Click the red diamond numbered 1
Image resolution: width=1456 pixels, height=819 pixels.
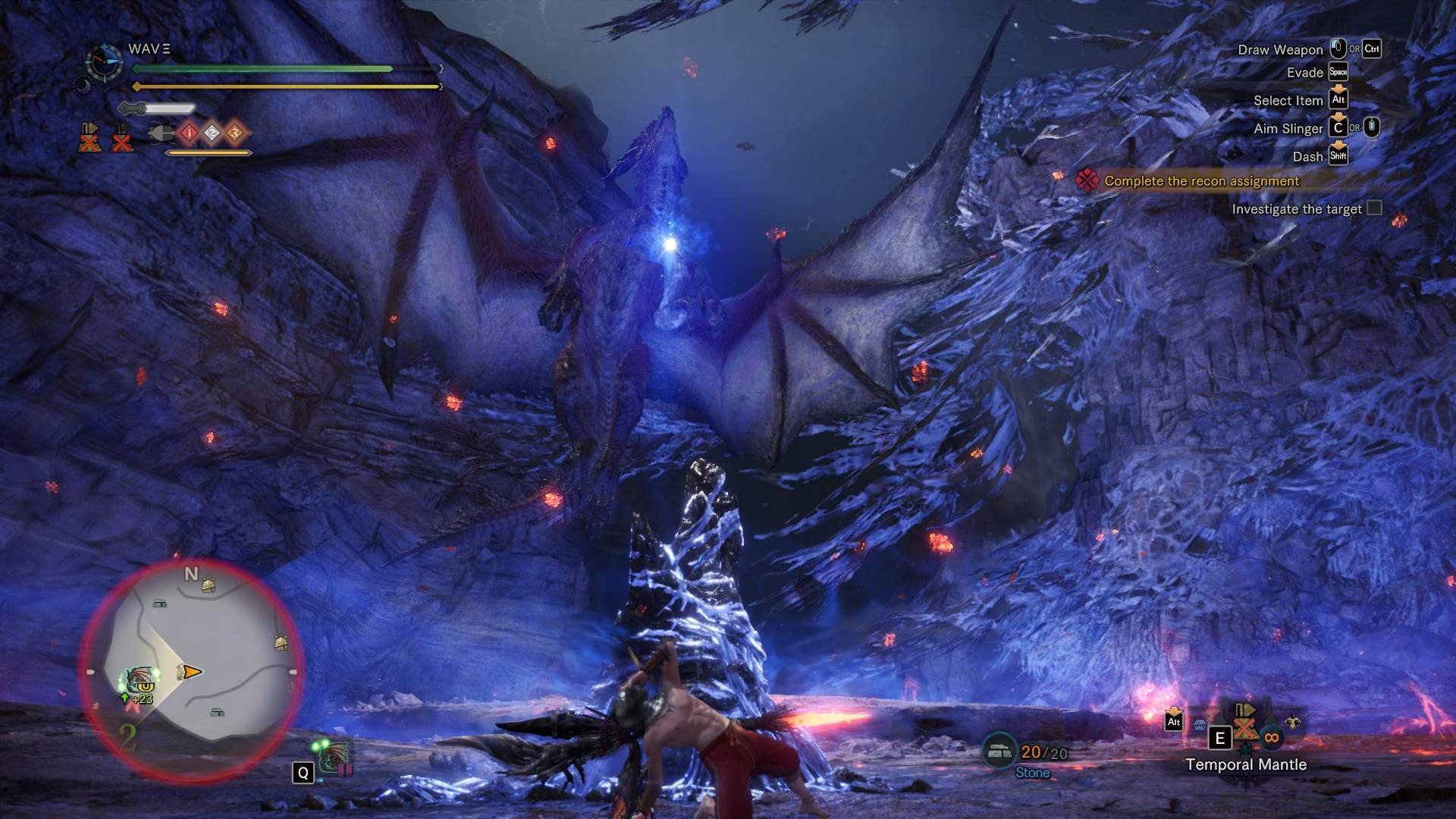(x=189, y=133)
